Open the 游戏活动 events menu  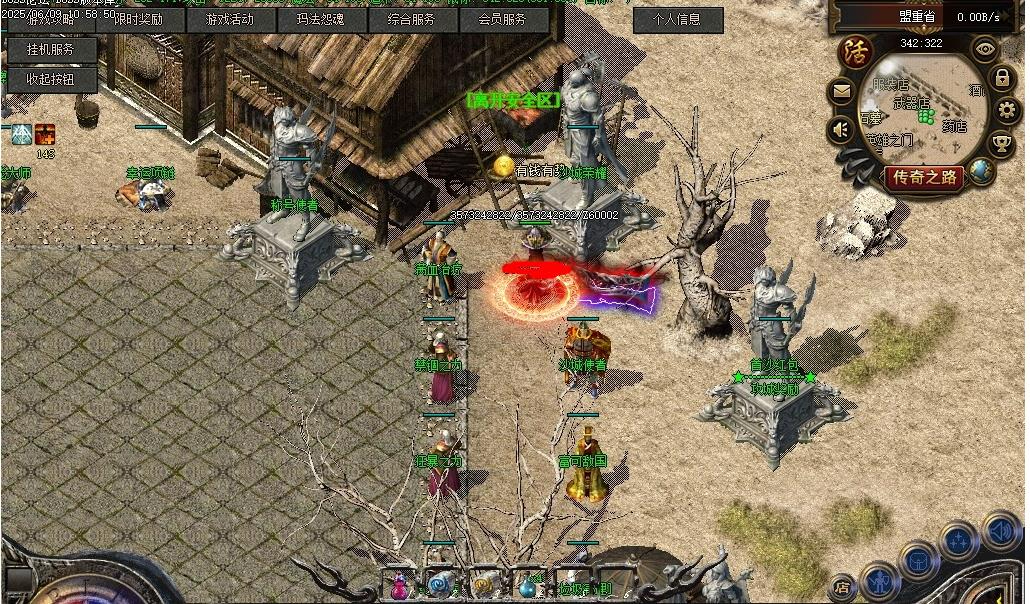[x=230, y=19]
